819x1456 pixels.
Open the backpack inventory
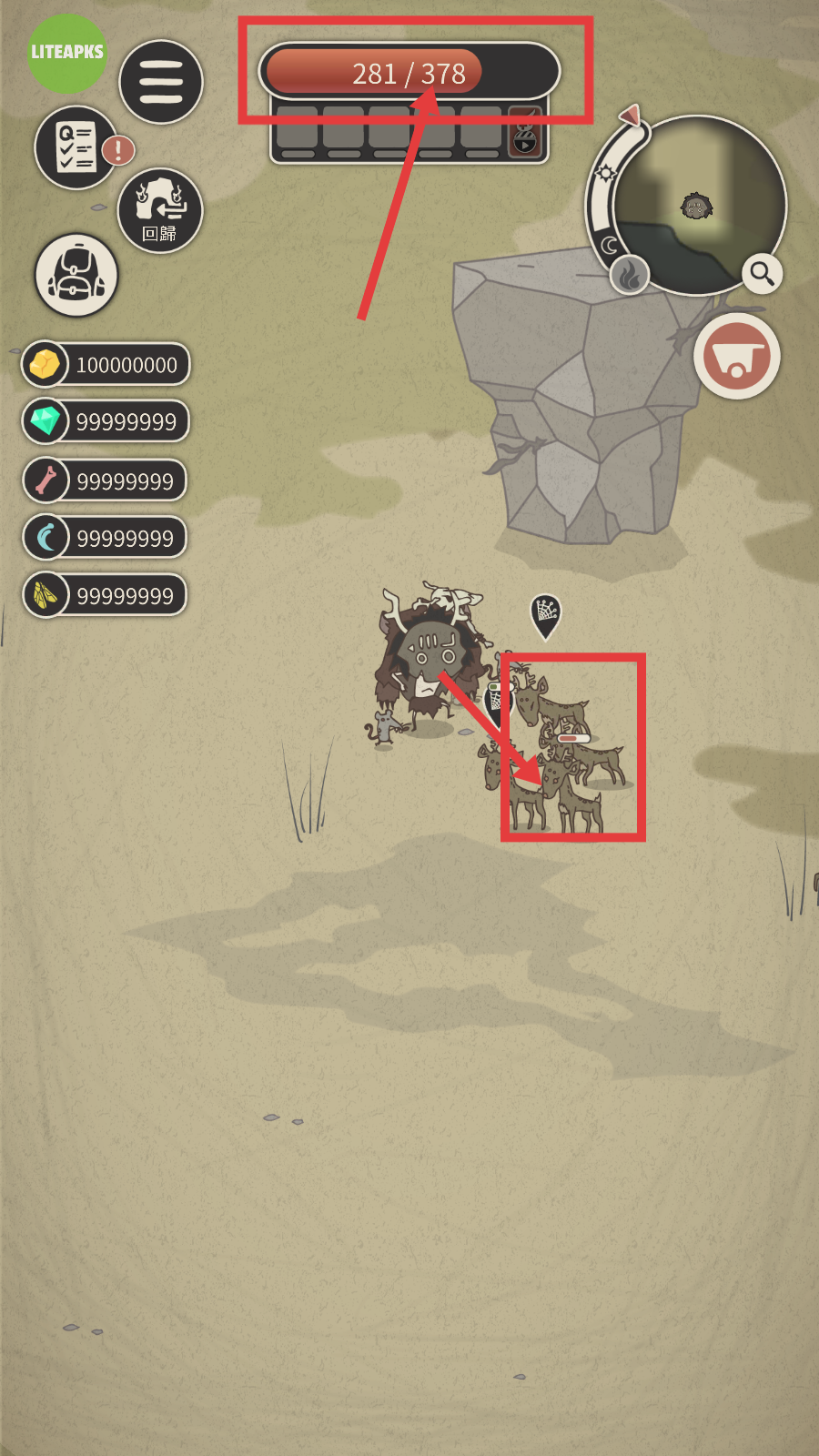tap(76, 276)
